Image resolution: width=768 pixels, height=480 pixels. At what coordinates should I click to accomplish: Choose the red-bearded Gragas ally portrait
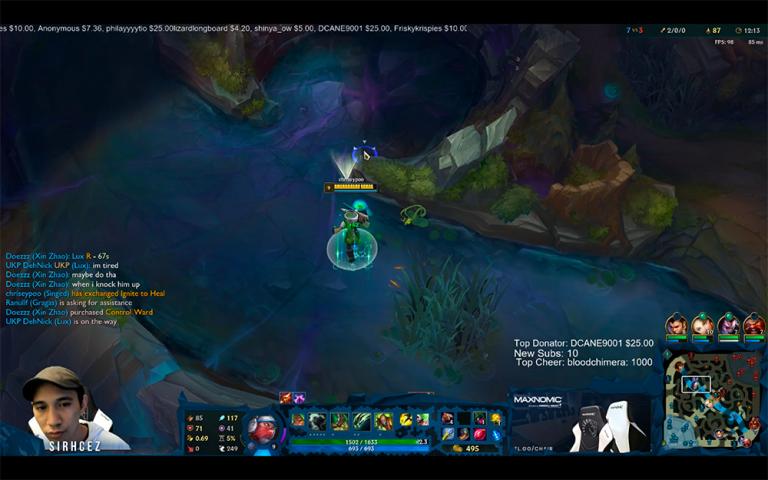coord(754,325)
